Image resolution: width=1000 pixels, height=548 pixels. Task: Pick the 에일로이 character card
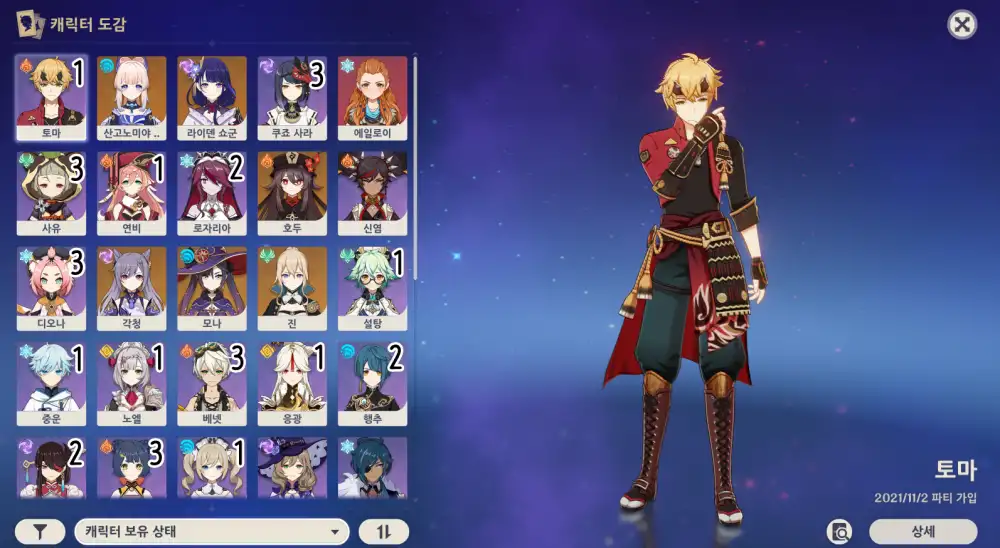[x=372, y=97]
